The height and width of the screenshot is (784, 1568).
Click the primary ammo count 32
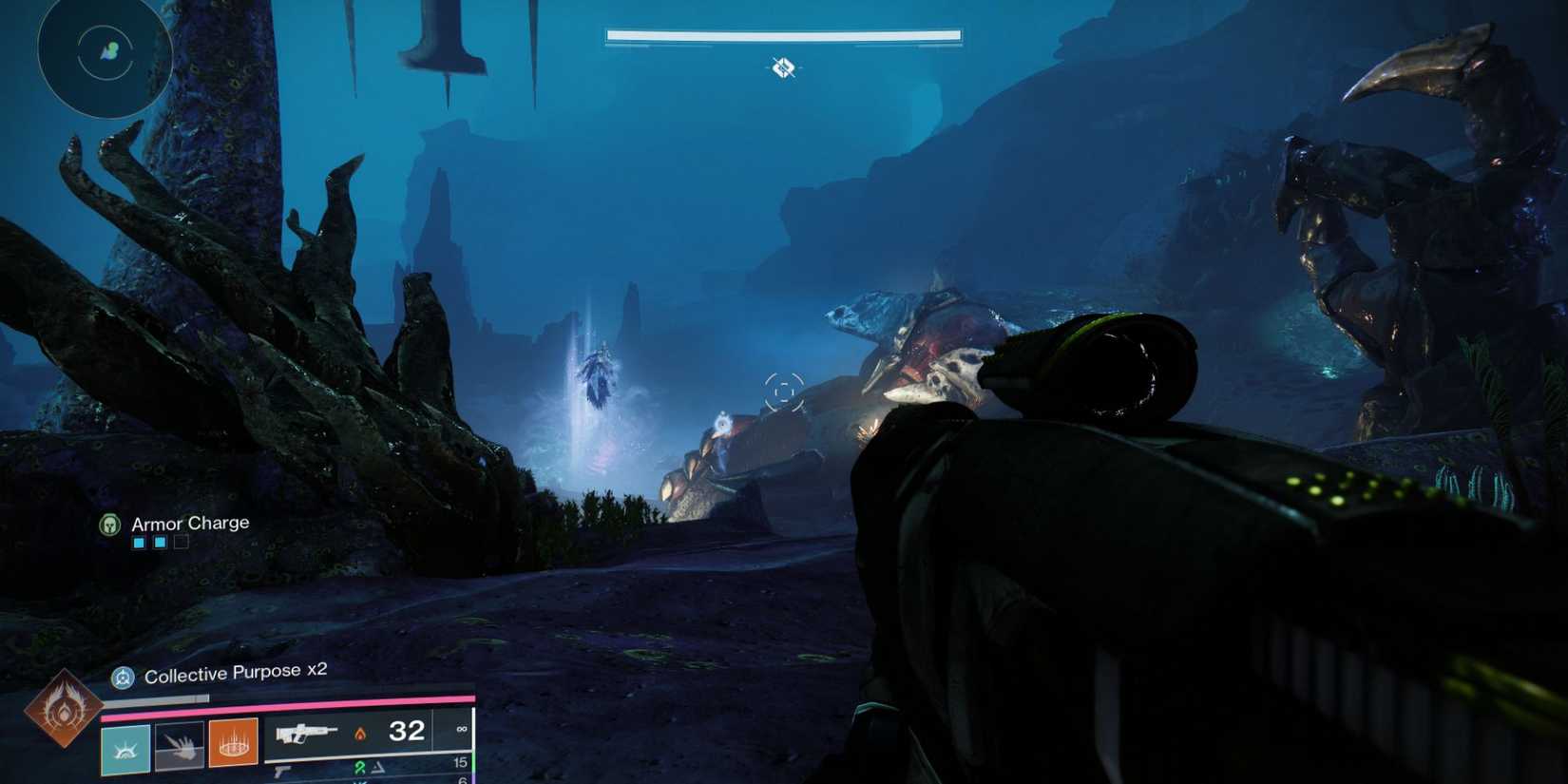point(408,731)
